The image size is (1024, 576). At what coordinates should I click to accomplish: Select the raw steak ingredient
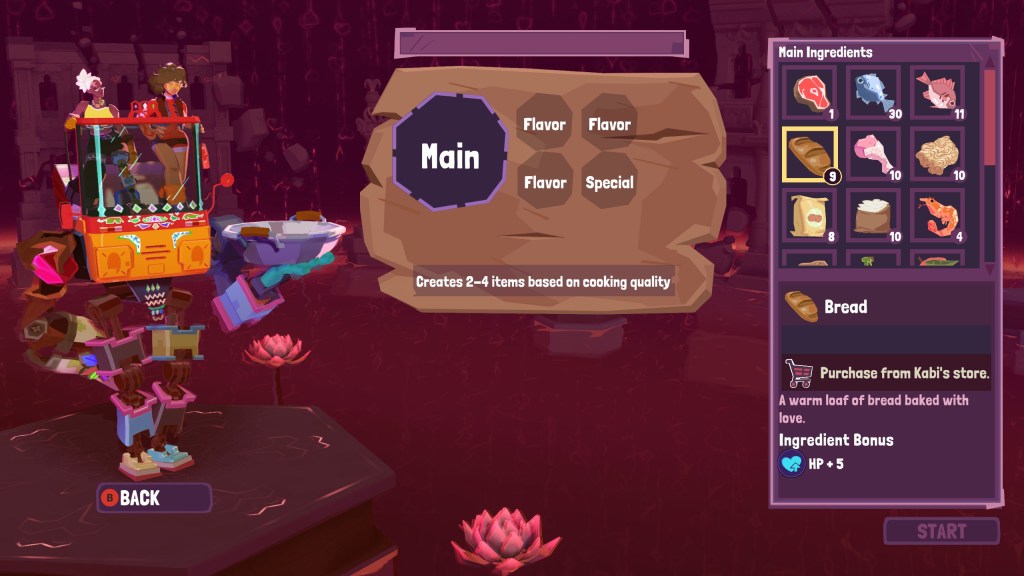point(809,94)
